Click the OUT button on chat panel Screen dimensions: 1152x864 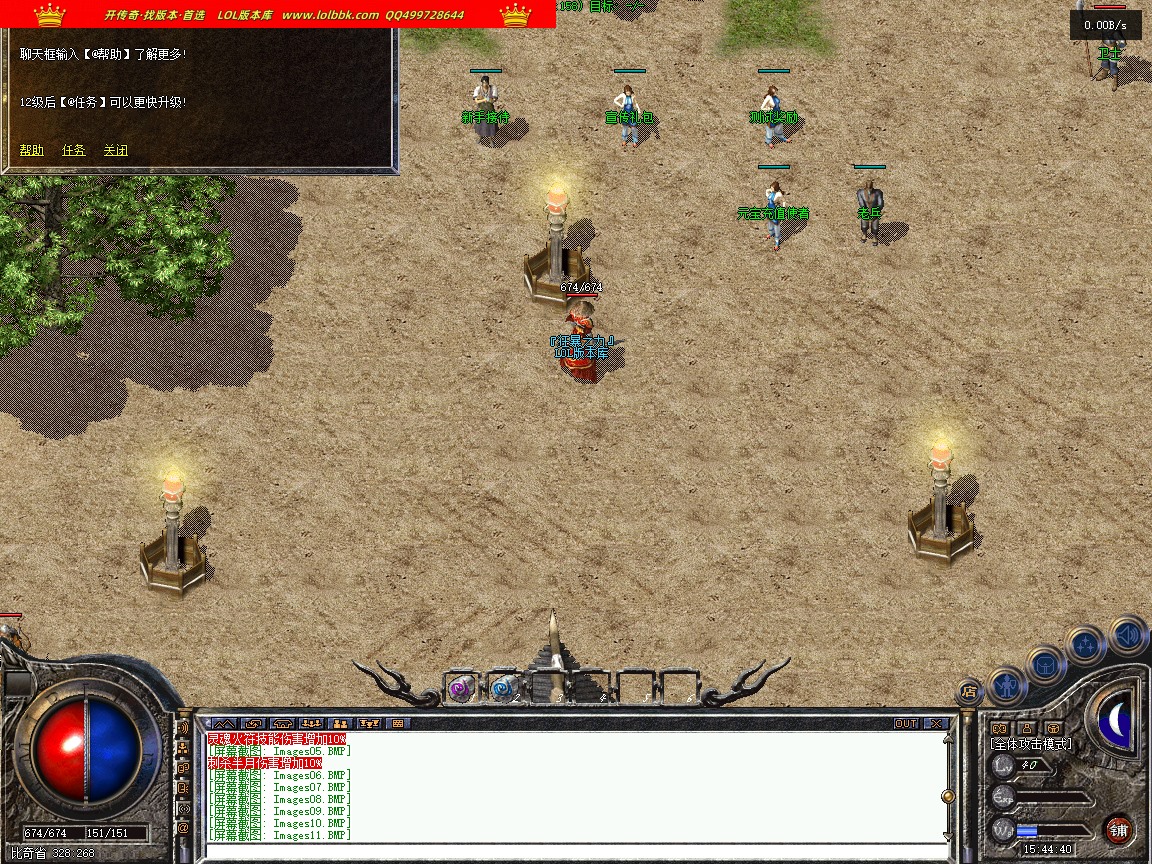click(906, 723)
